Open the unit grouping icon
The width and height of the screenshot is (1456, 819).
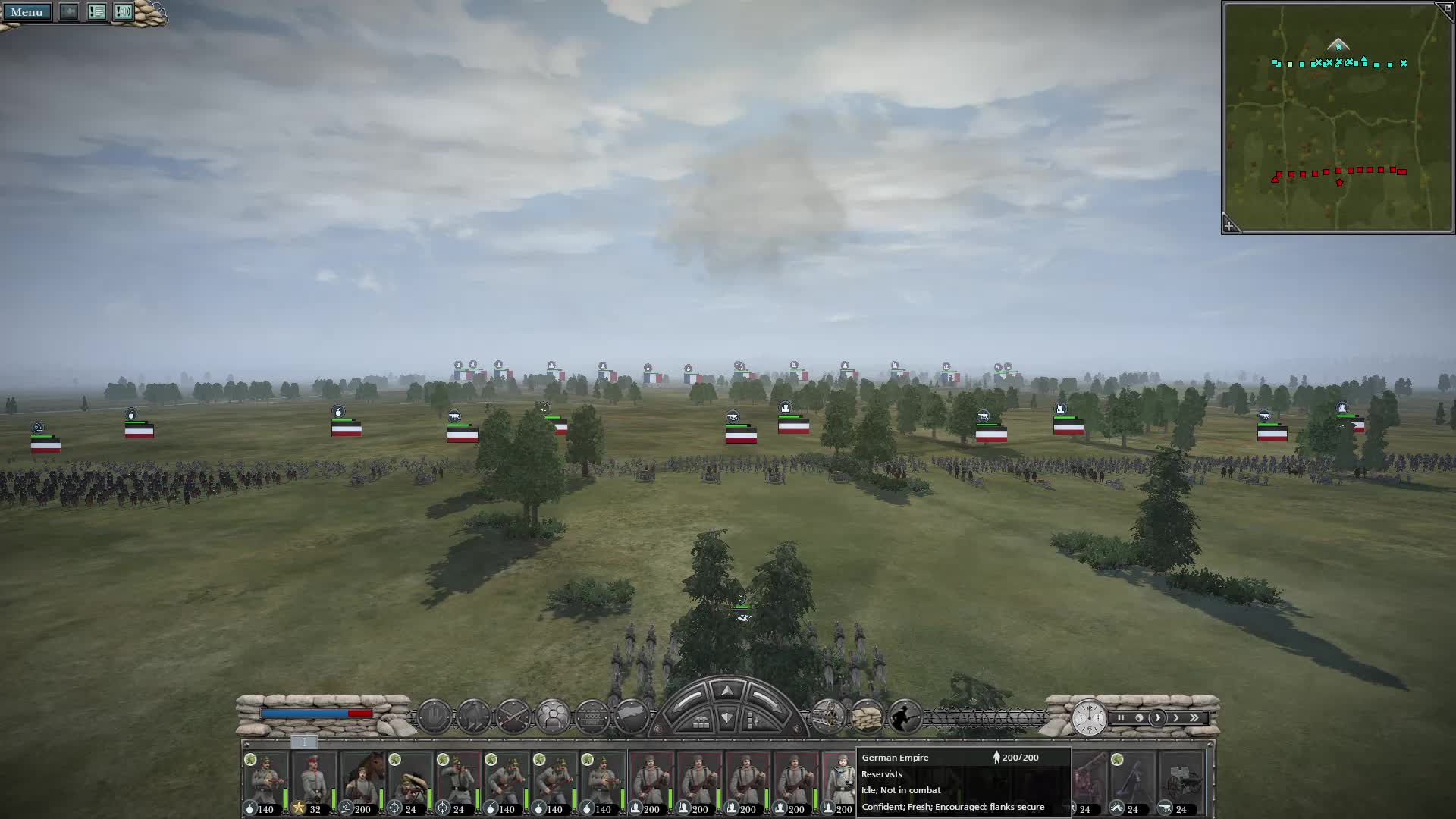pyautogui.click(x=552, y=715)
